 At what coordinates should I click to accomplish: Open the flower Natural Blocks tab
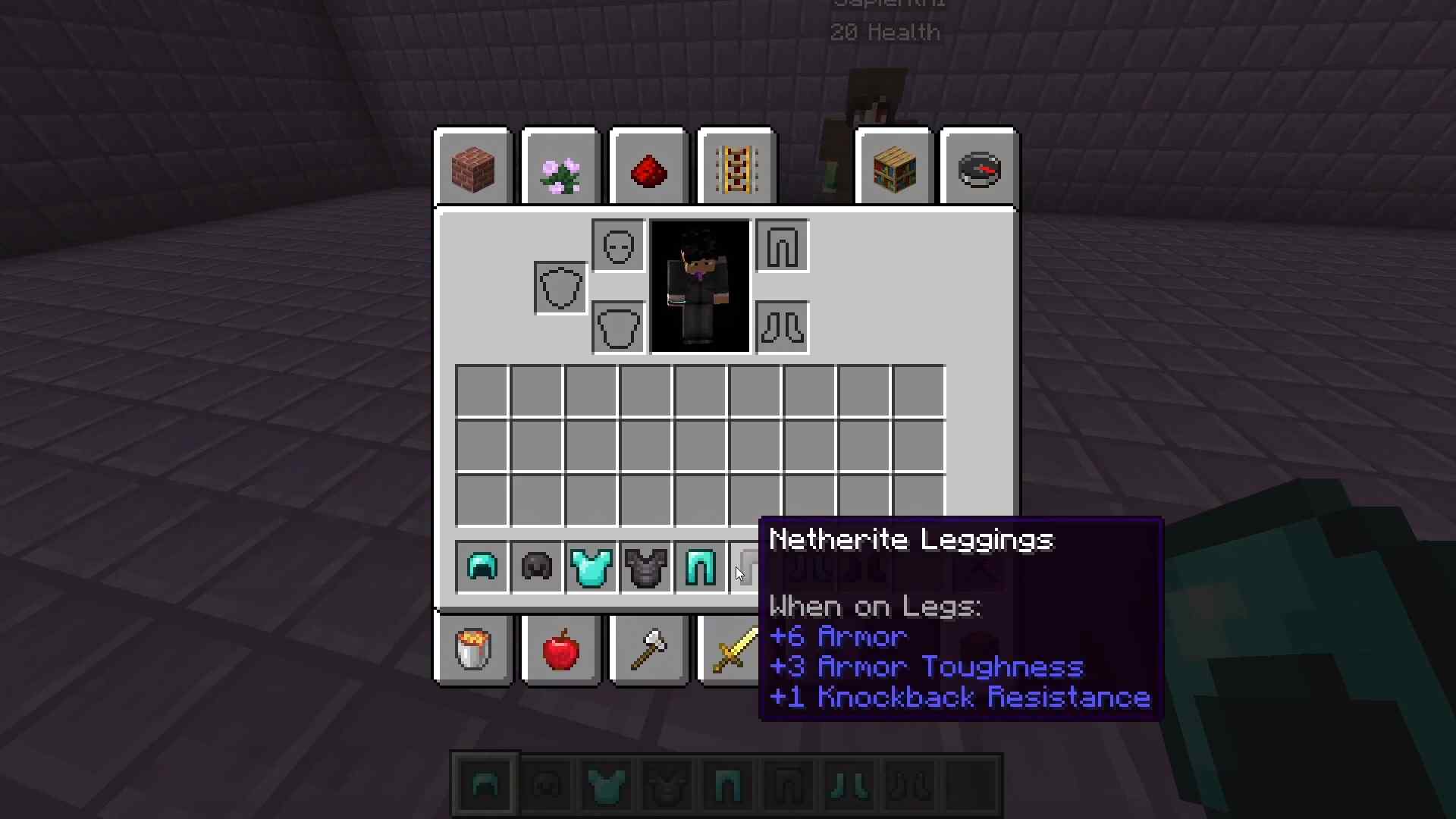tap(560, 167)
